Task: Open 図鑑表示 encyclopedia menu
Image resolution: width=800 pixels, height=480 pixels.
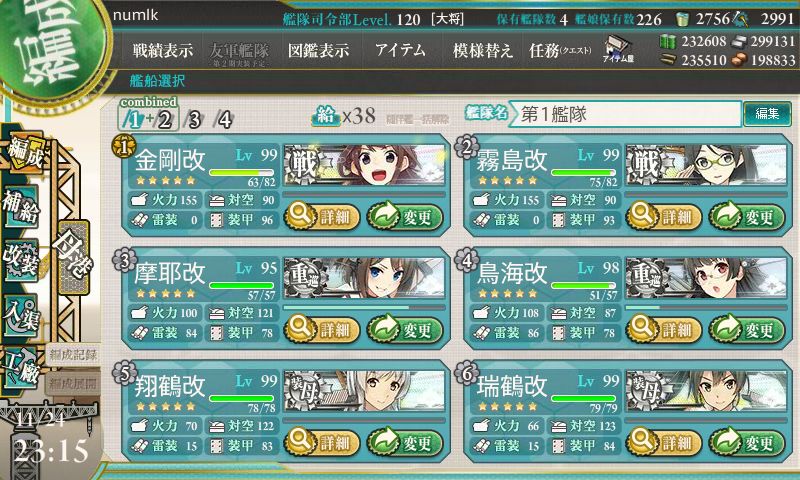Action: click(318, 50)
